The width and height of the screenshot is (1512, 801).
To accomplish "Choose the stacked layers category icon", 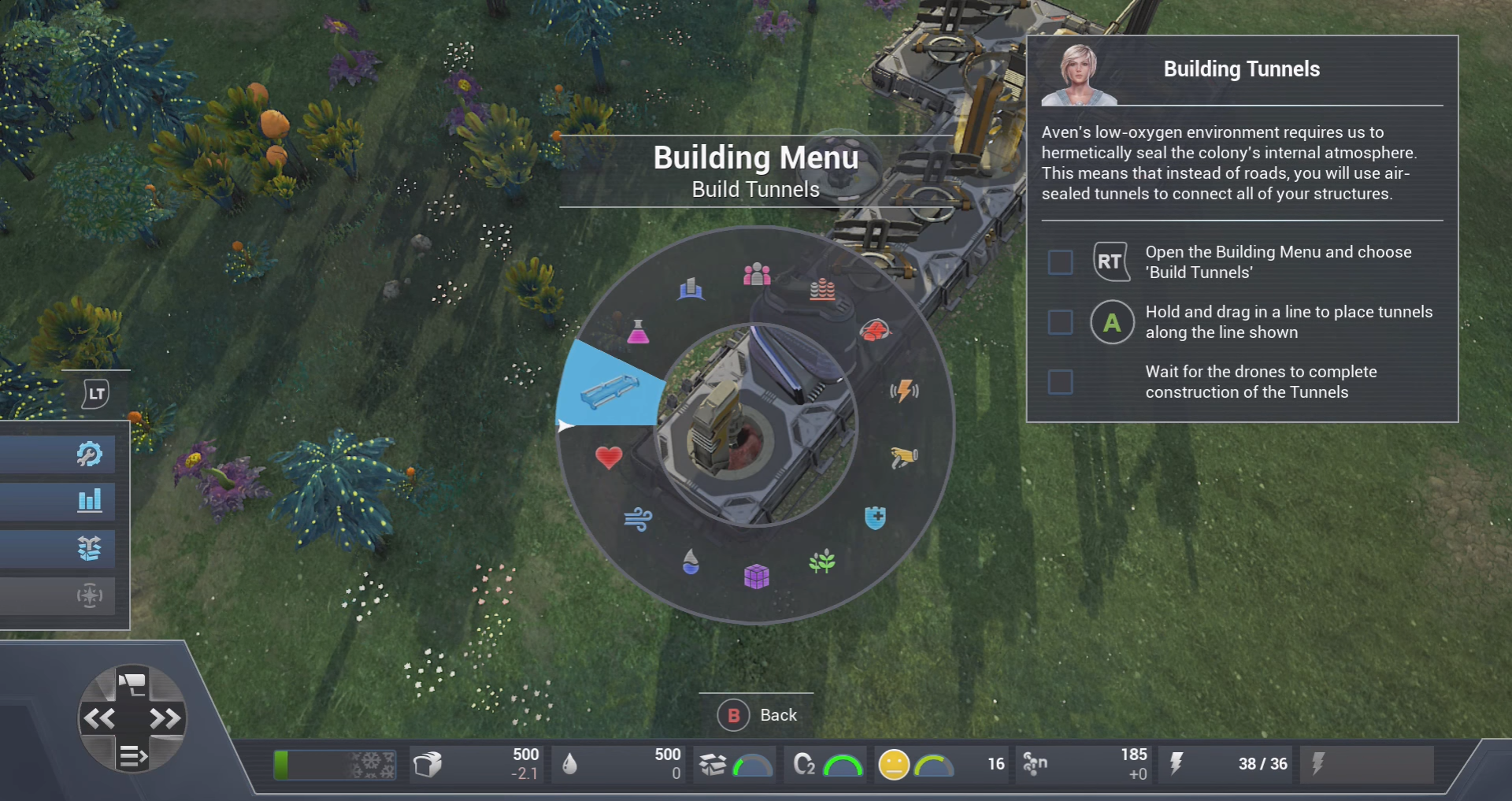I will click(x=822, y=289).
